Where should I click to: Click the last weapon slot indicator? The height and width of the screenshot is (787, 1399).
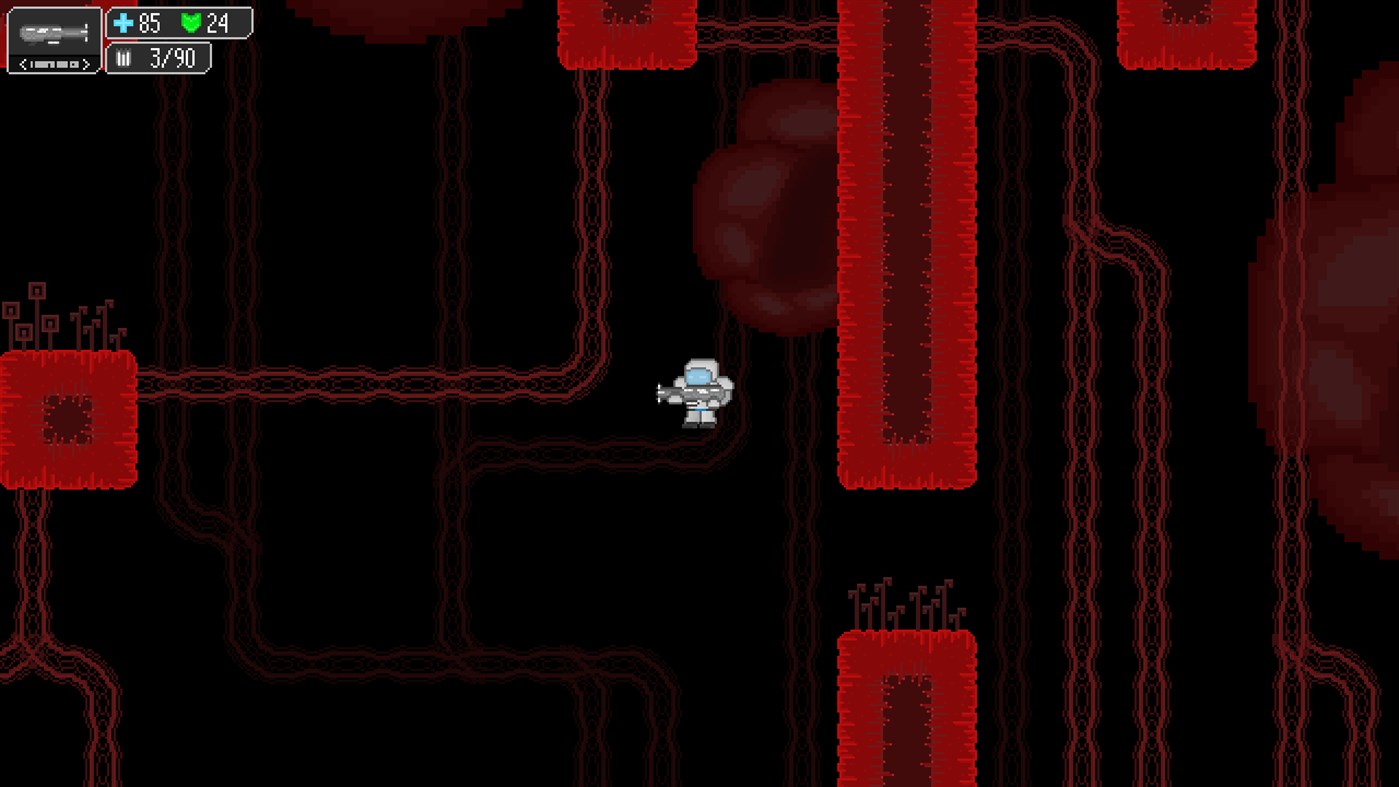pyautogui.click(x=74, y=64)
